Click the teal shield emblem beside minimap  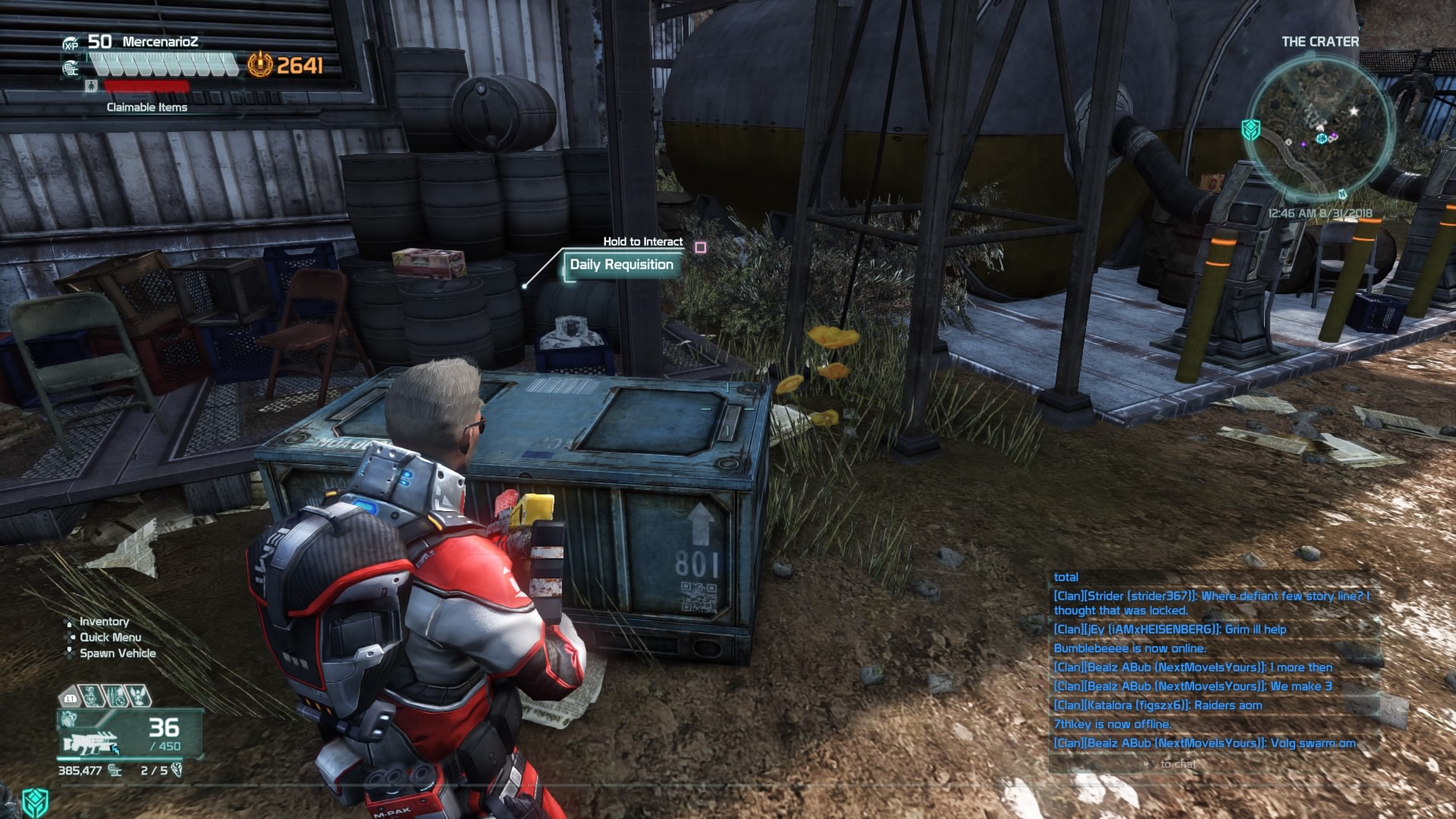point(1250,130)
